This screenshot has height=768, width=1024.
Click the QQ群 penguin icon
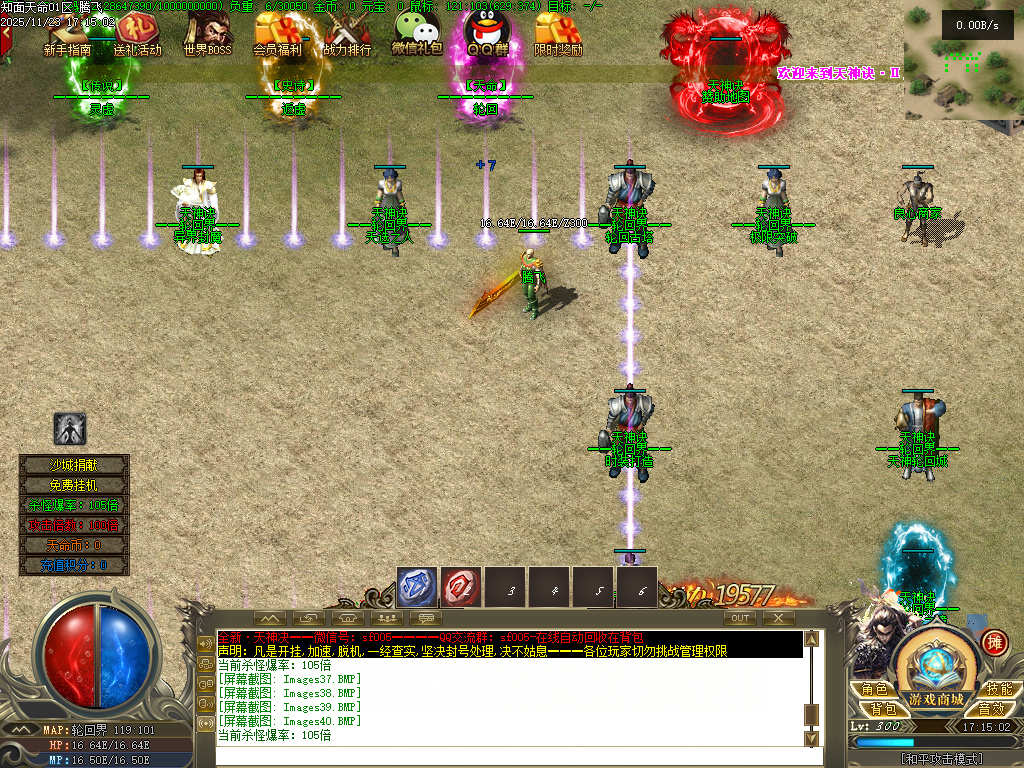click(486, 33)
